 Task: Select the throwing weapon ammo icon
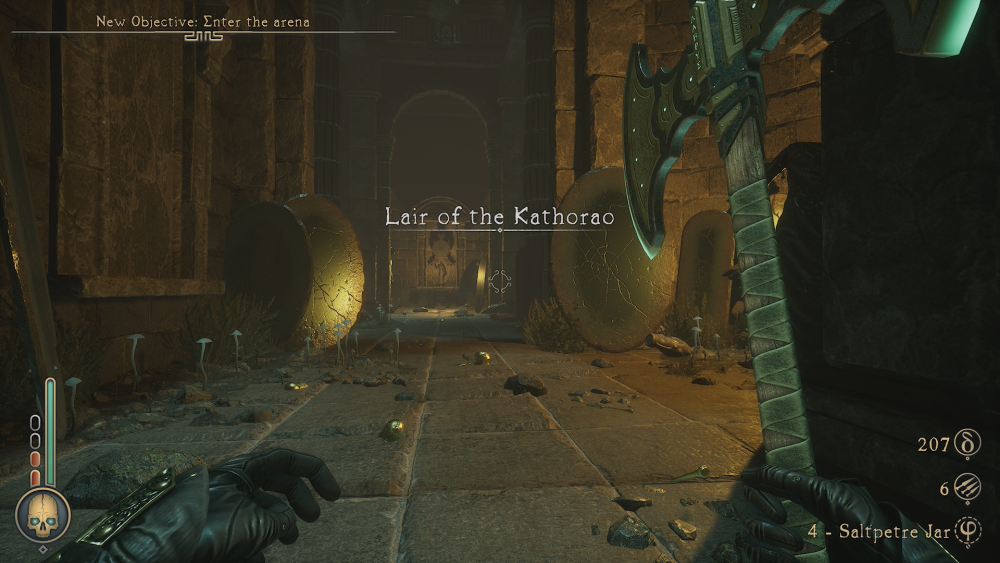[x=967, y=488]
